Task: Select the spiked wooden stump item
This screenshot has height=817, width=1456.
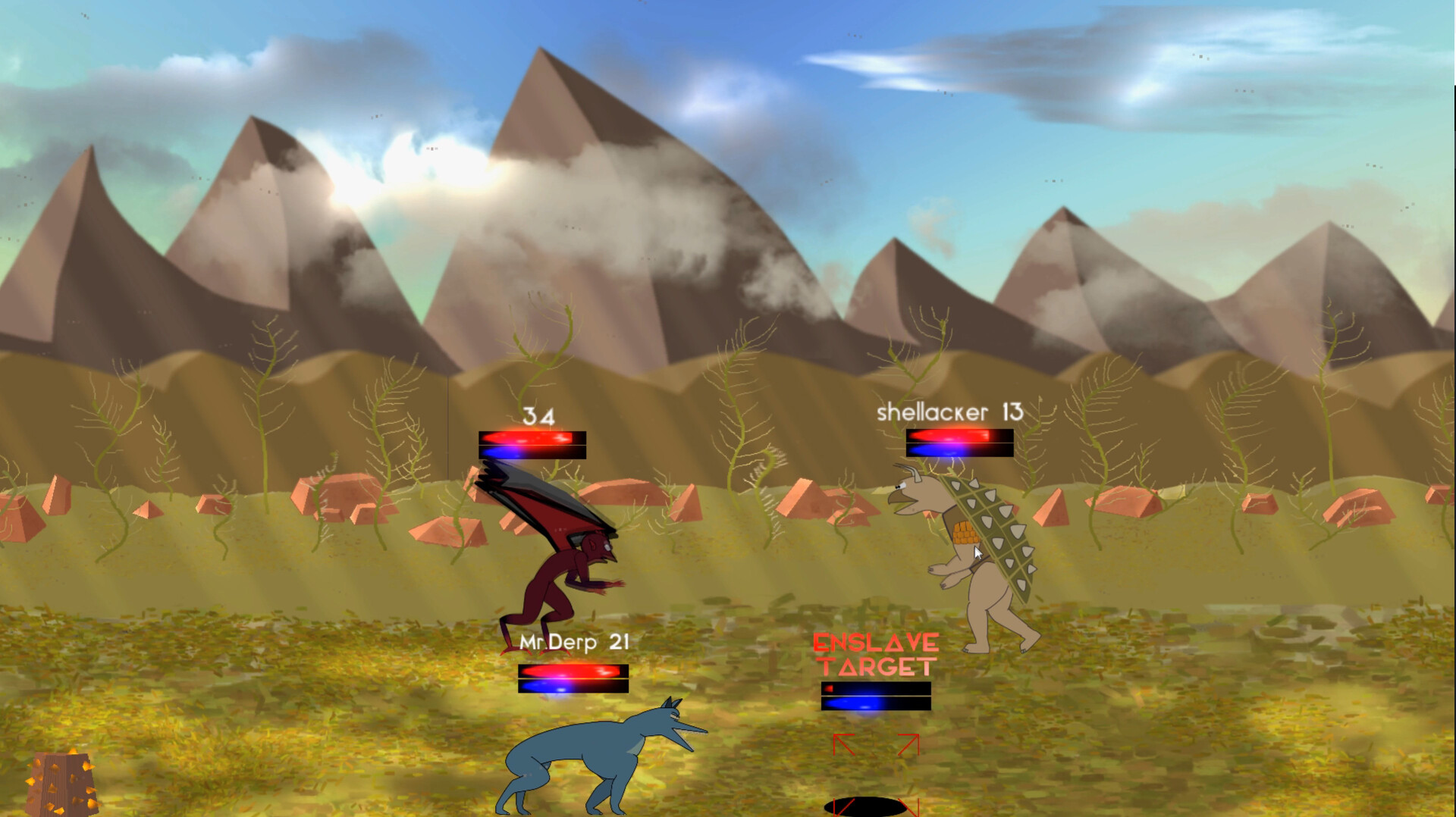Action: pos(61,781)
